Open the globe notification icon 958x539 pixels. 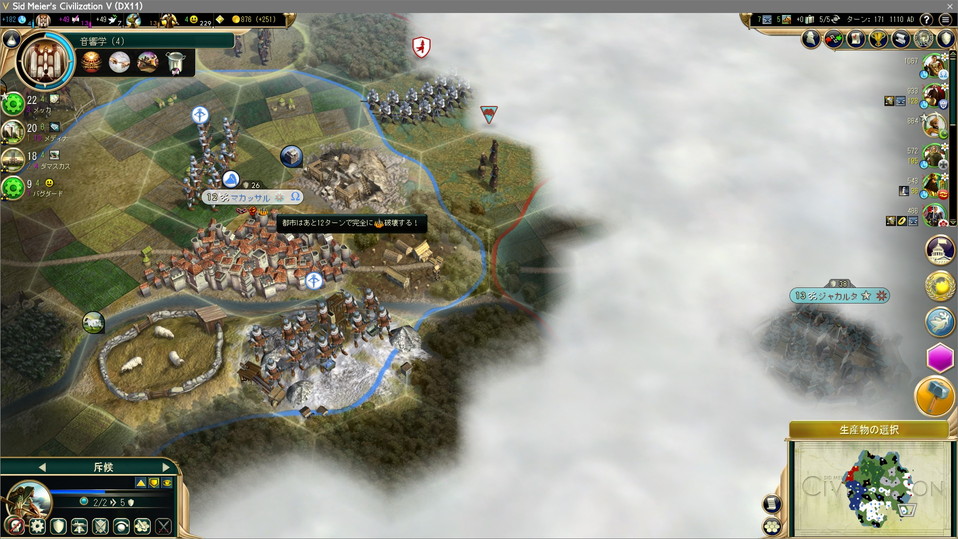[940, 321]
